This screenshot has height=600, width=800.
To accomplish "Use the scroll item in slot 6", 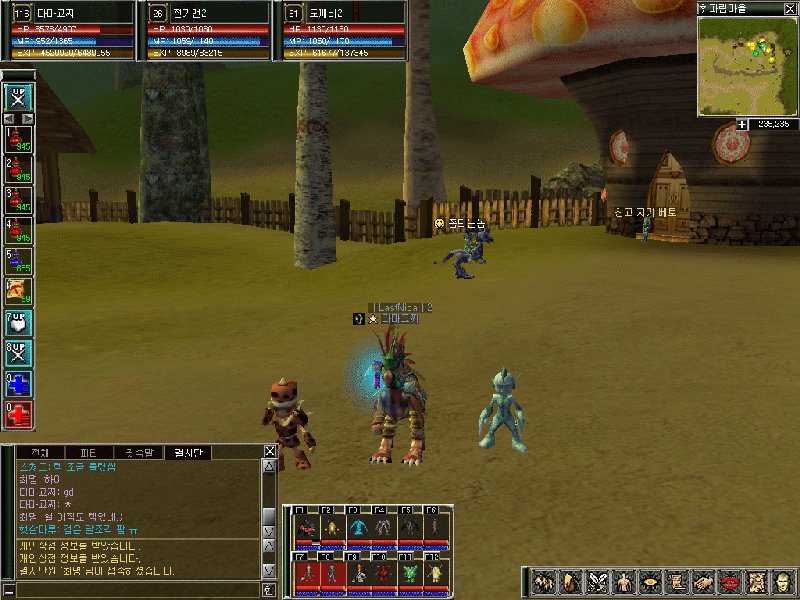I will click(x=19, y=292).
